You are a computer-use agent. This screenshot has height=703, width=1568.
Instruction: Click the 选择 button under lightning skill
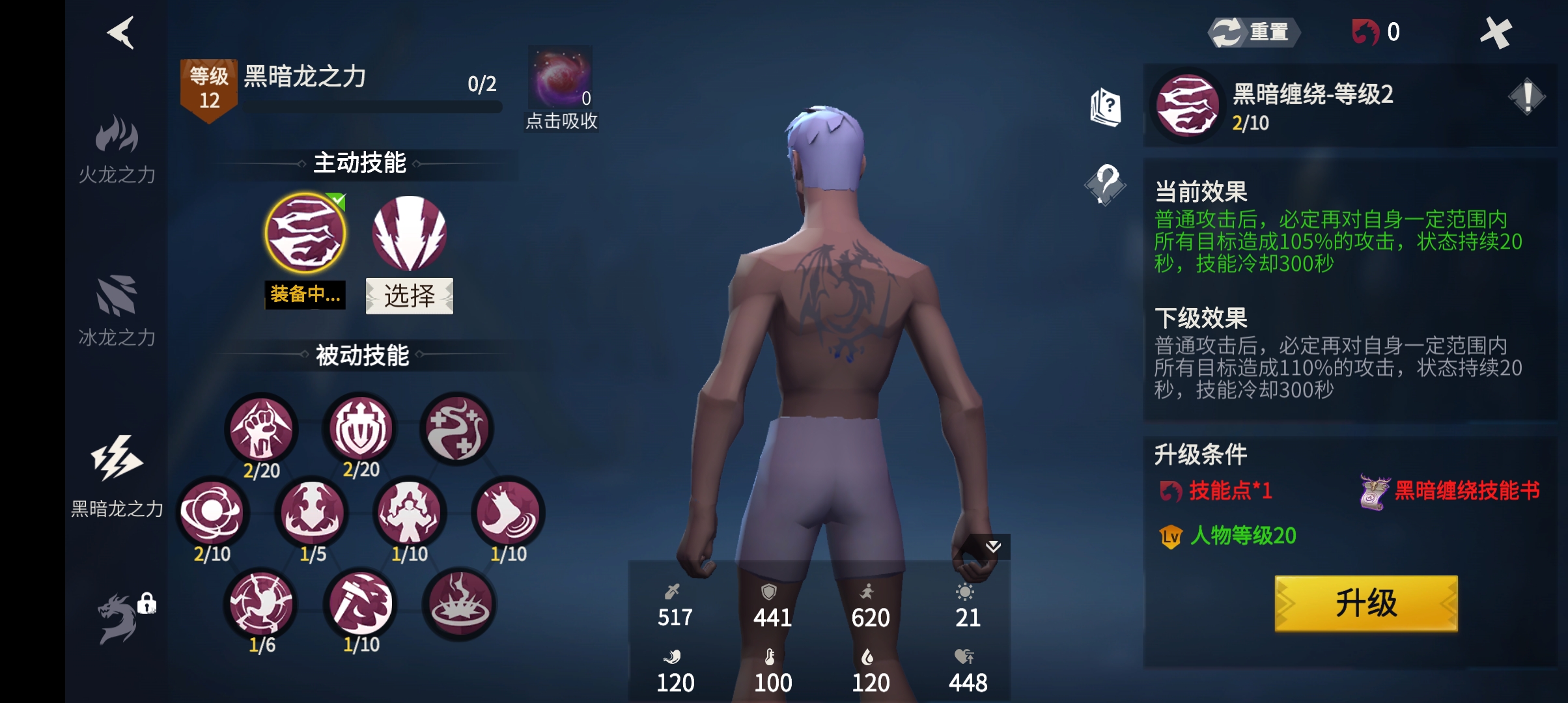409,296
